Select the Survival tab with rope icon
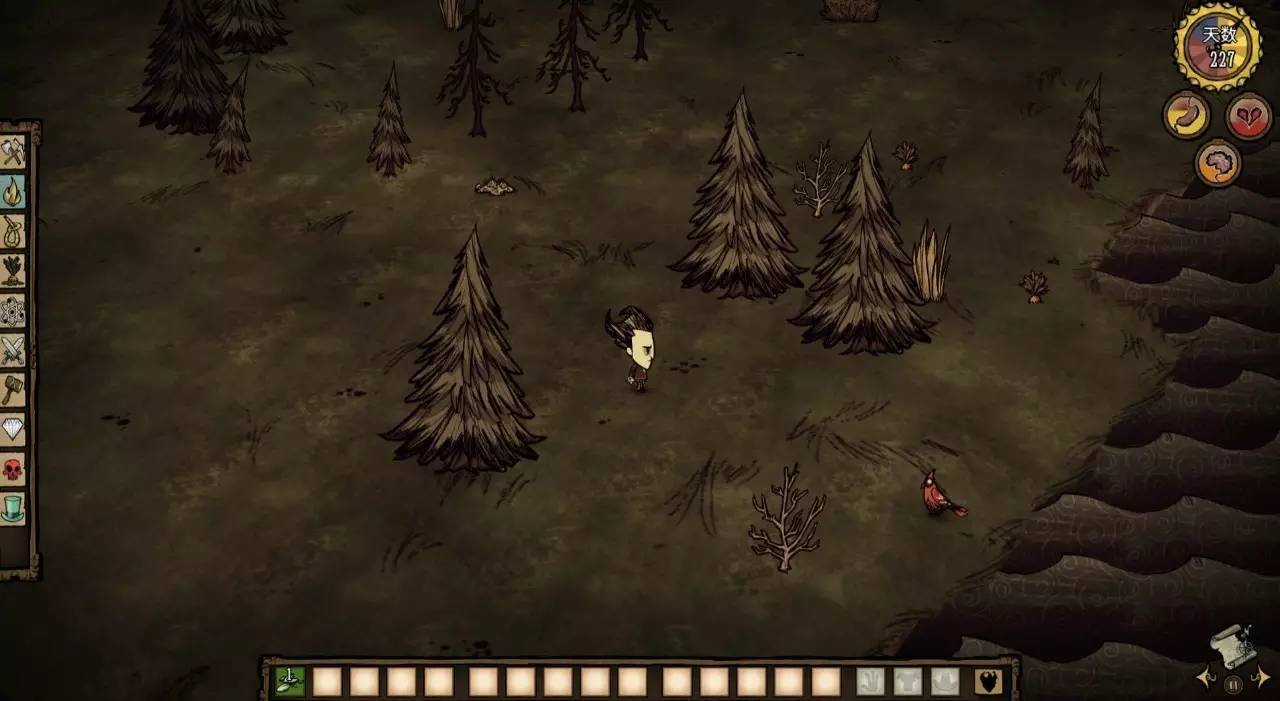The image size is (1280, 701). click(13, 231)
